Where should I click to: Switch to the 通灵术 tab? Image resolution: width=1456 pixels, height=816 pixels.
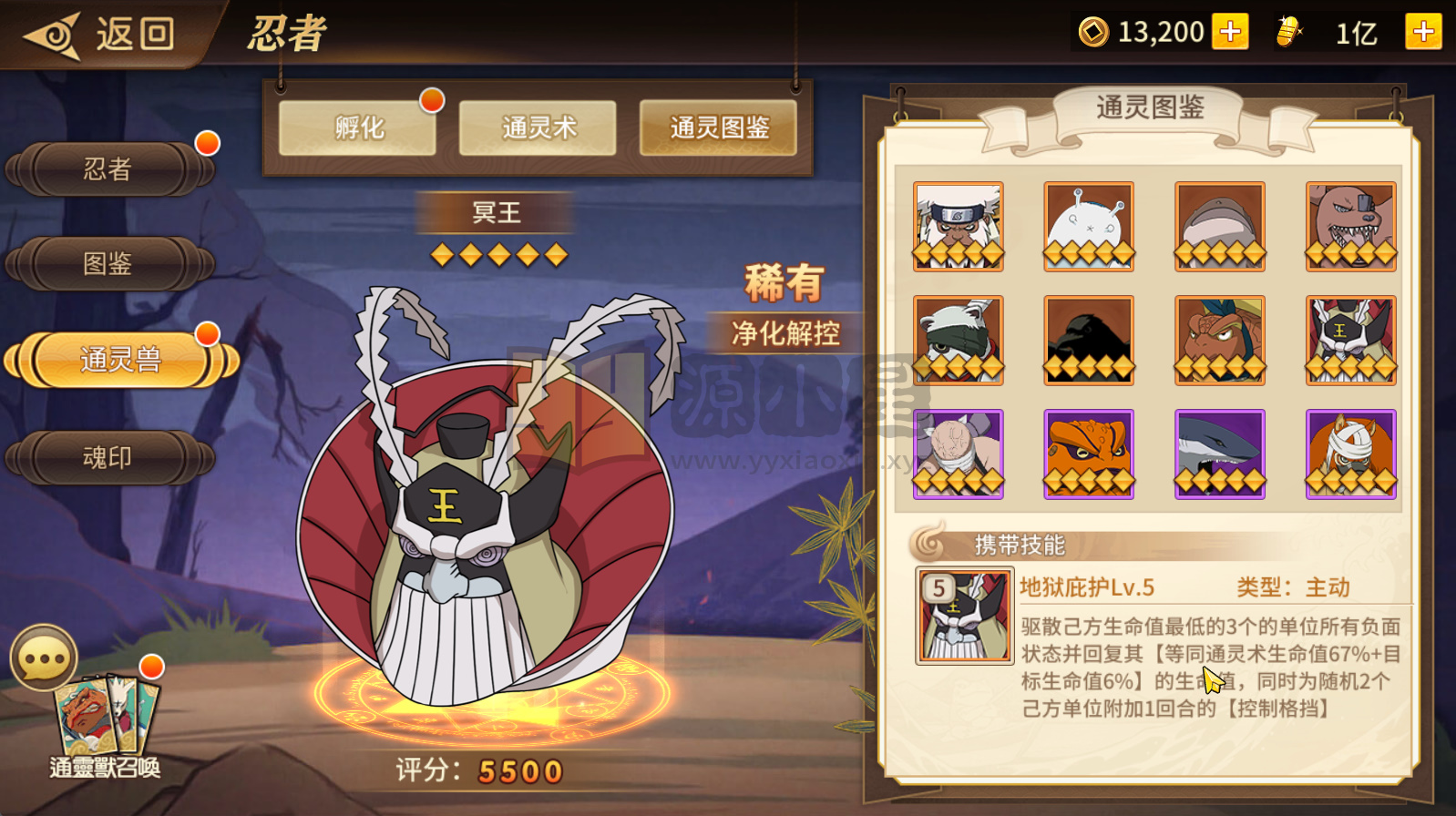click(x=538, y=128)
